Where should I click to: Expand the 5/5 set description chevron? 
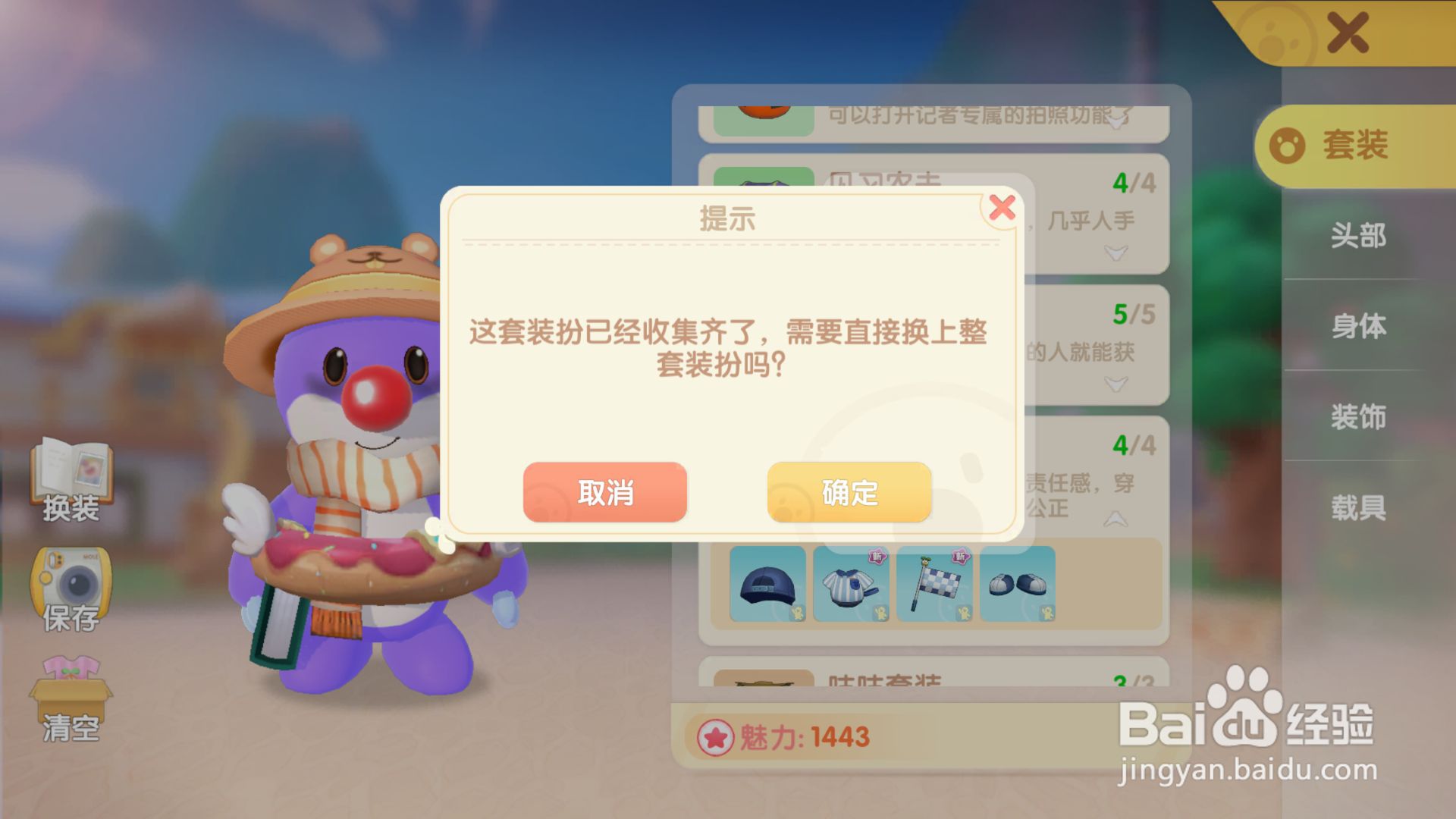pos(1115,383)
